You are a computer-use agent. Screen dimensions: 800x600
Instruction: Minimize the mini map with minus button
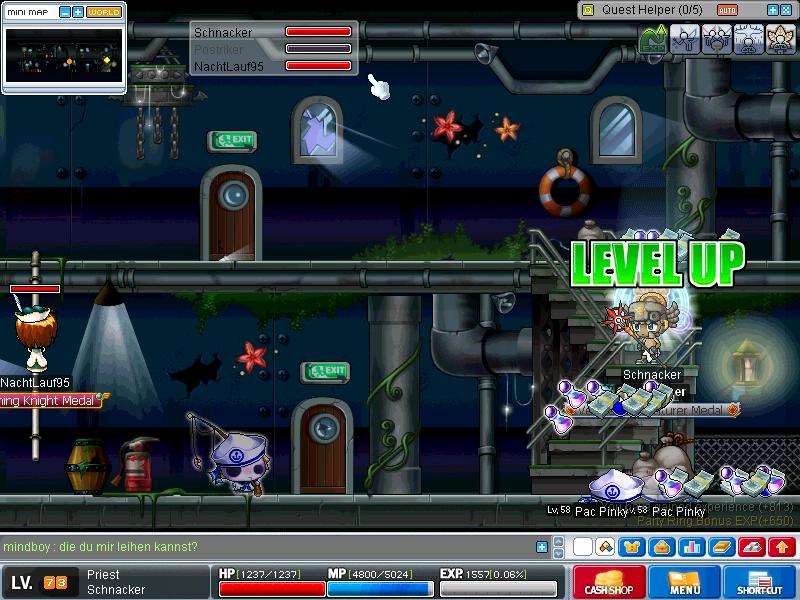[x=65, y=12]
